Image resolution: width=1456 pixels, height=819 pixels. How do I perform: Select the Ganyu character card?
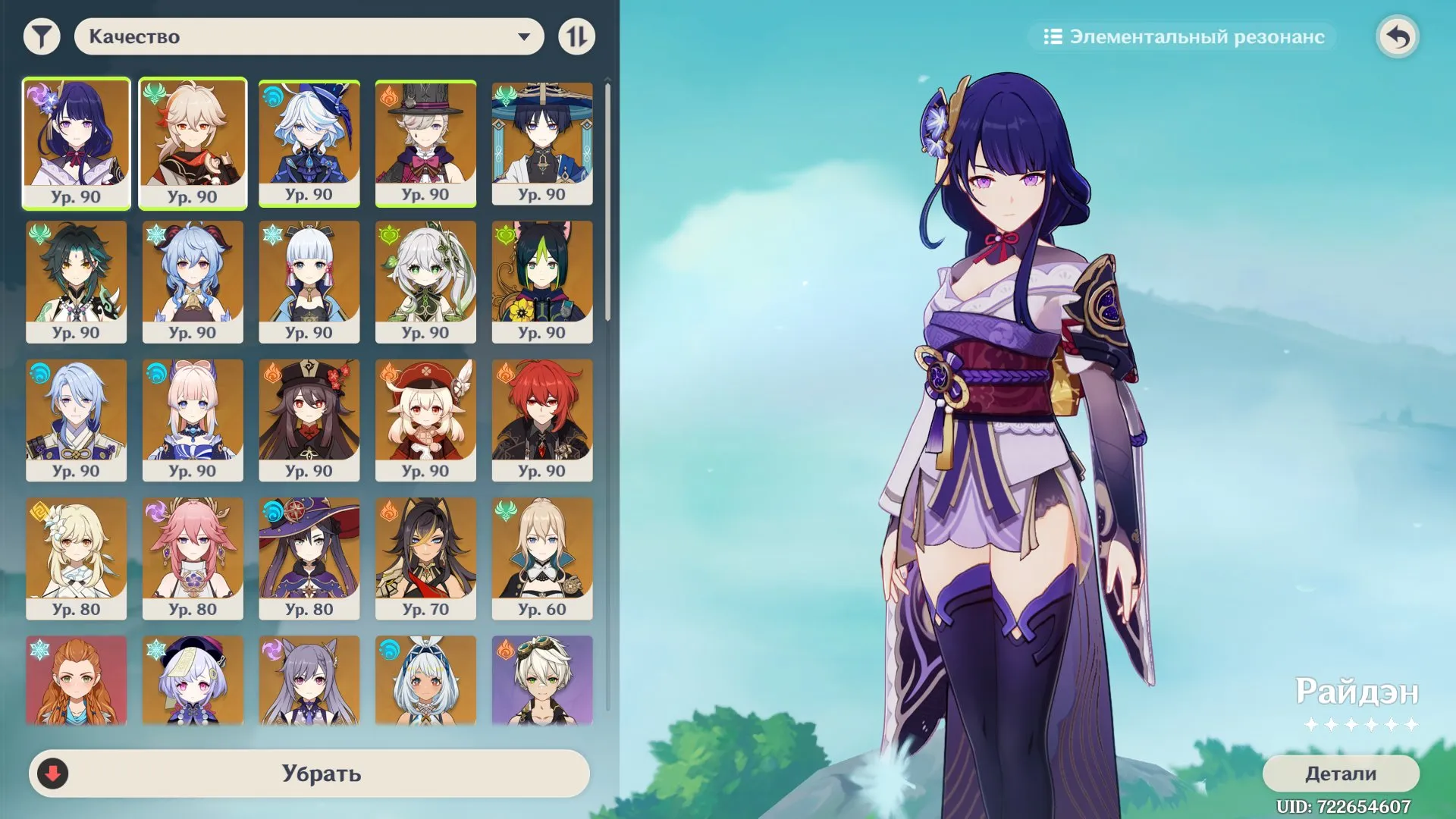click(193, 281)
